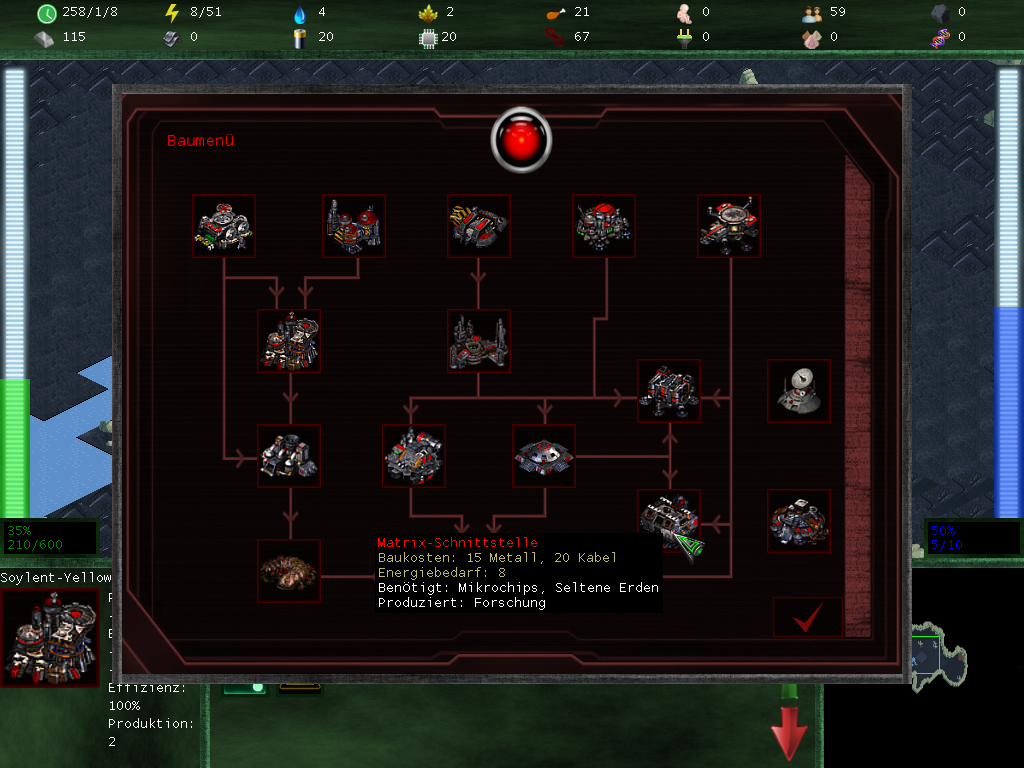1024x768 pixels.
Task: Select the building with a round landing pad
Action: pos(729,226)
